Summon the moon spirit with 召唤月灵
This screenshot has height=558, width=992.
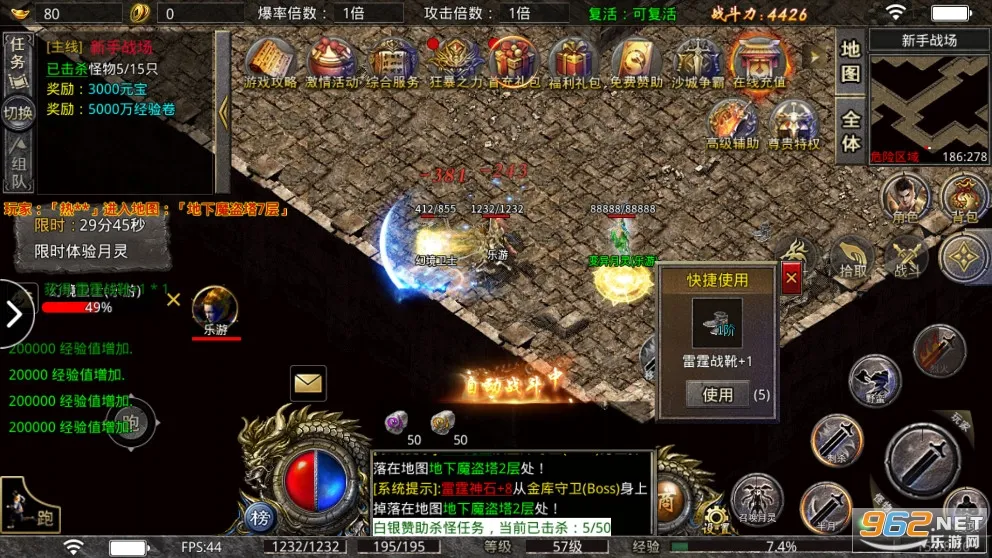[756, 498]
